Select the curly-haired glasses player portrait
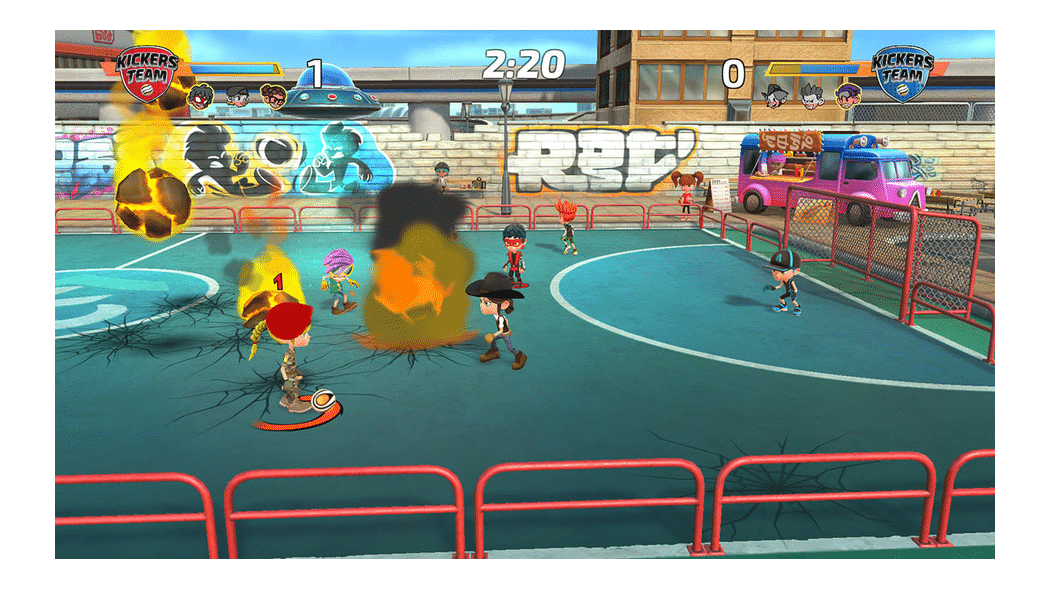 click(272, 96)
